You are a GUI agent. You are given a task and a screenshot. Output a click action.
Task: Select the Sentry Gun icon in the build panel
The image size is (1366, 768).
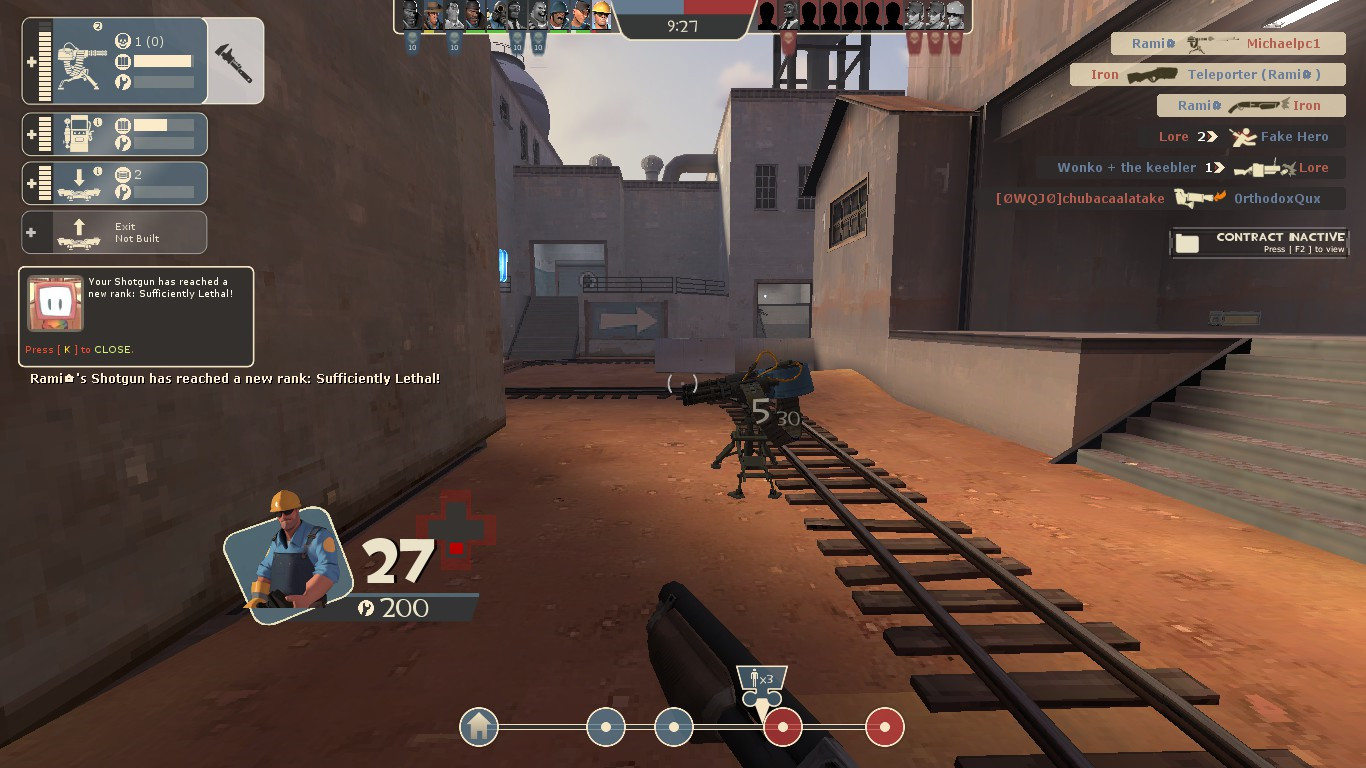81,64
